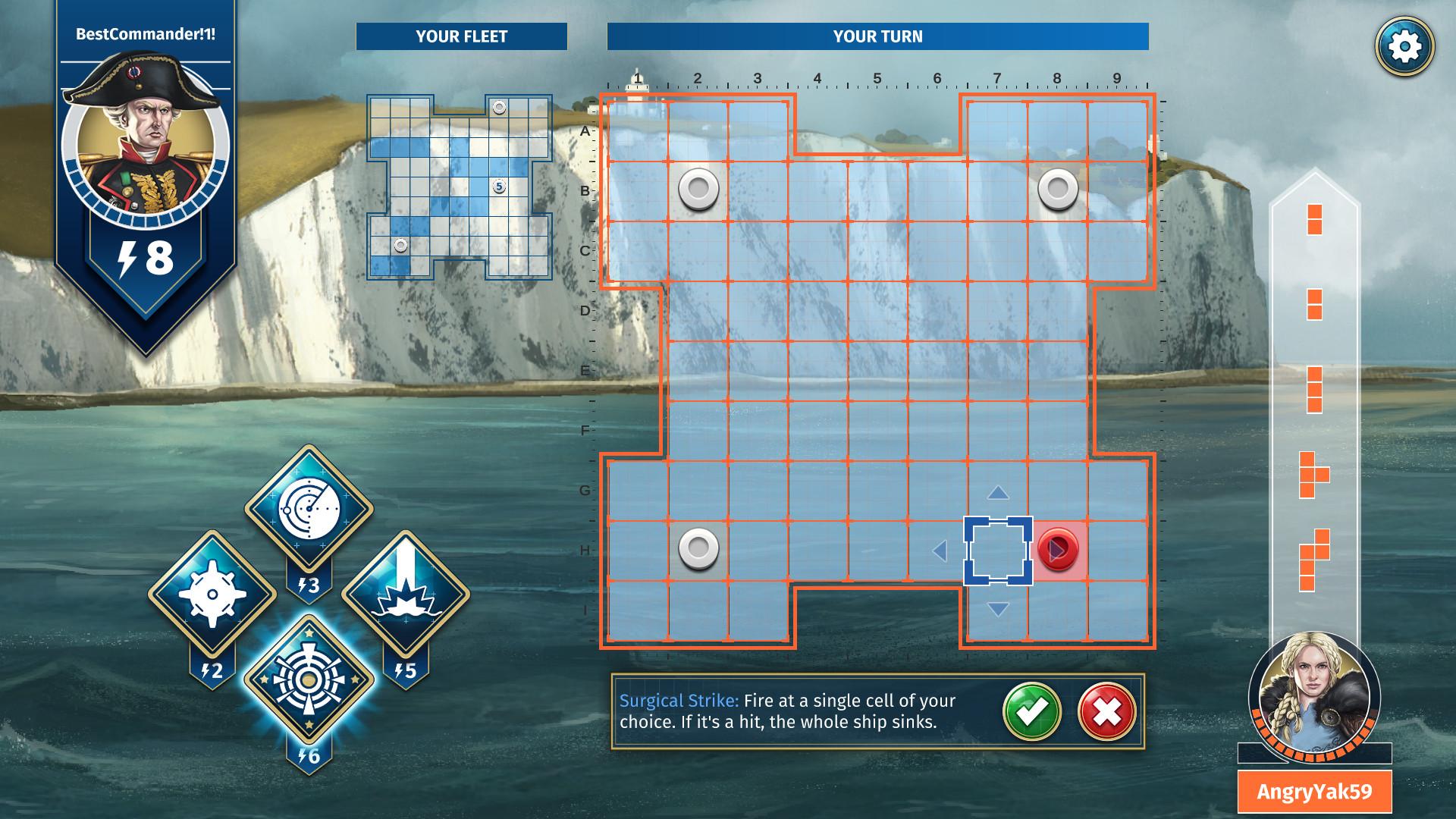
Task: Select the YOUR TURN header banner
Action: tap(880, 35)
